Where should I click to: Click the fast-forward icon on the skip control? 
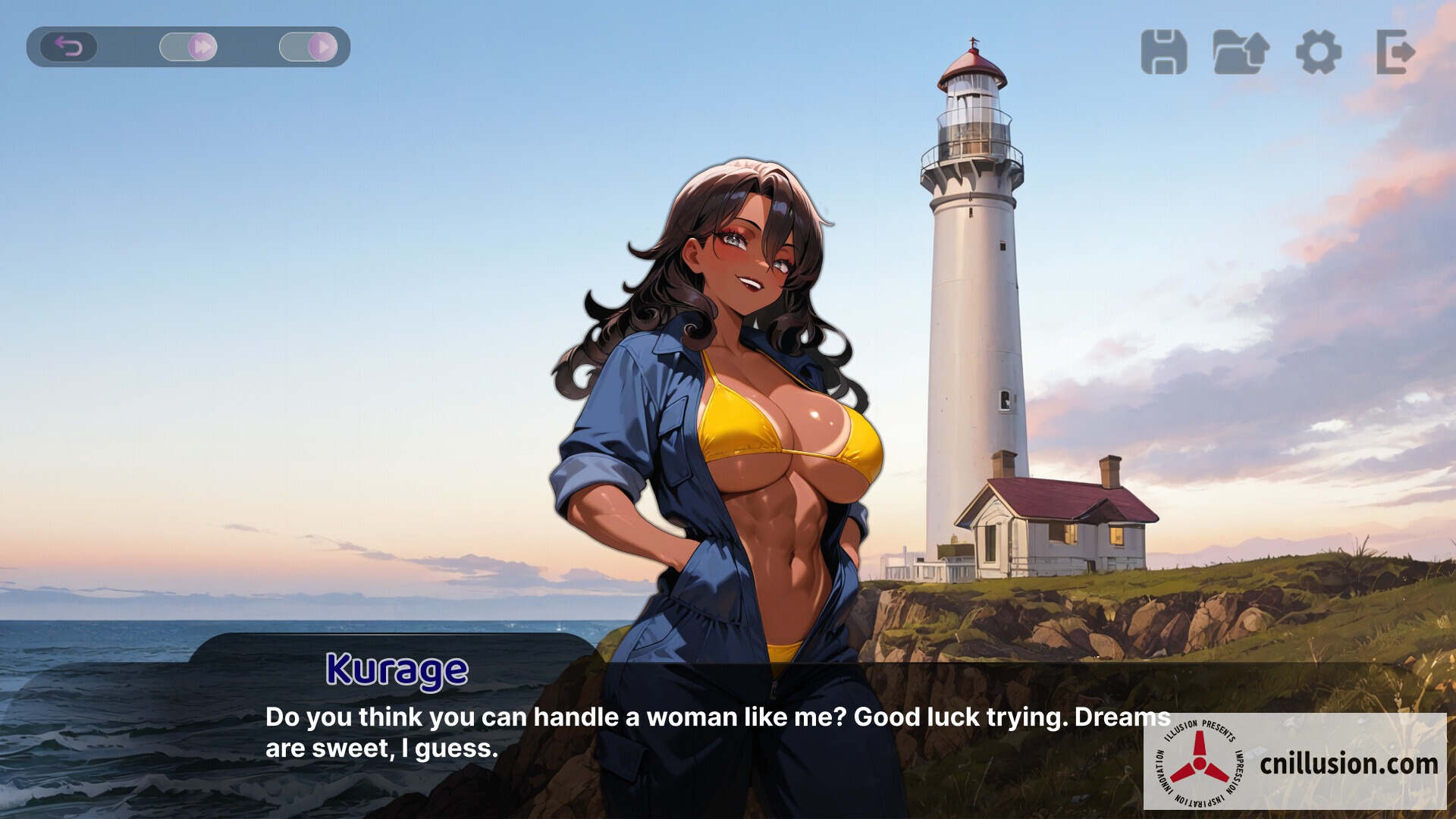tap(199, 46)
